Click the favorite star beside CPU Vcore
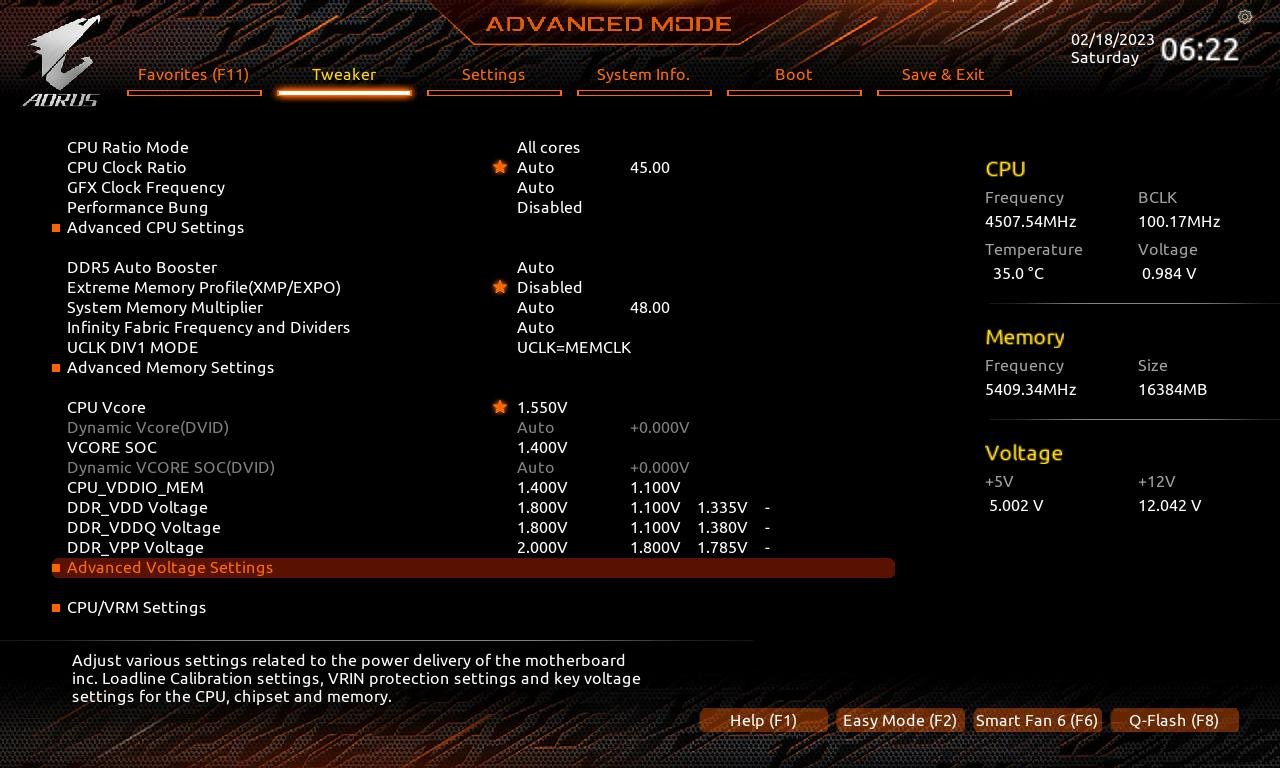The height and width of the screenshot is (768, 1280). (500, 407)
